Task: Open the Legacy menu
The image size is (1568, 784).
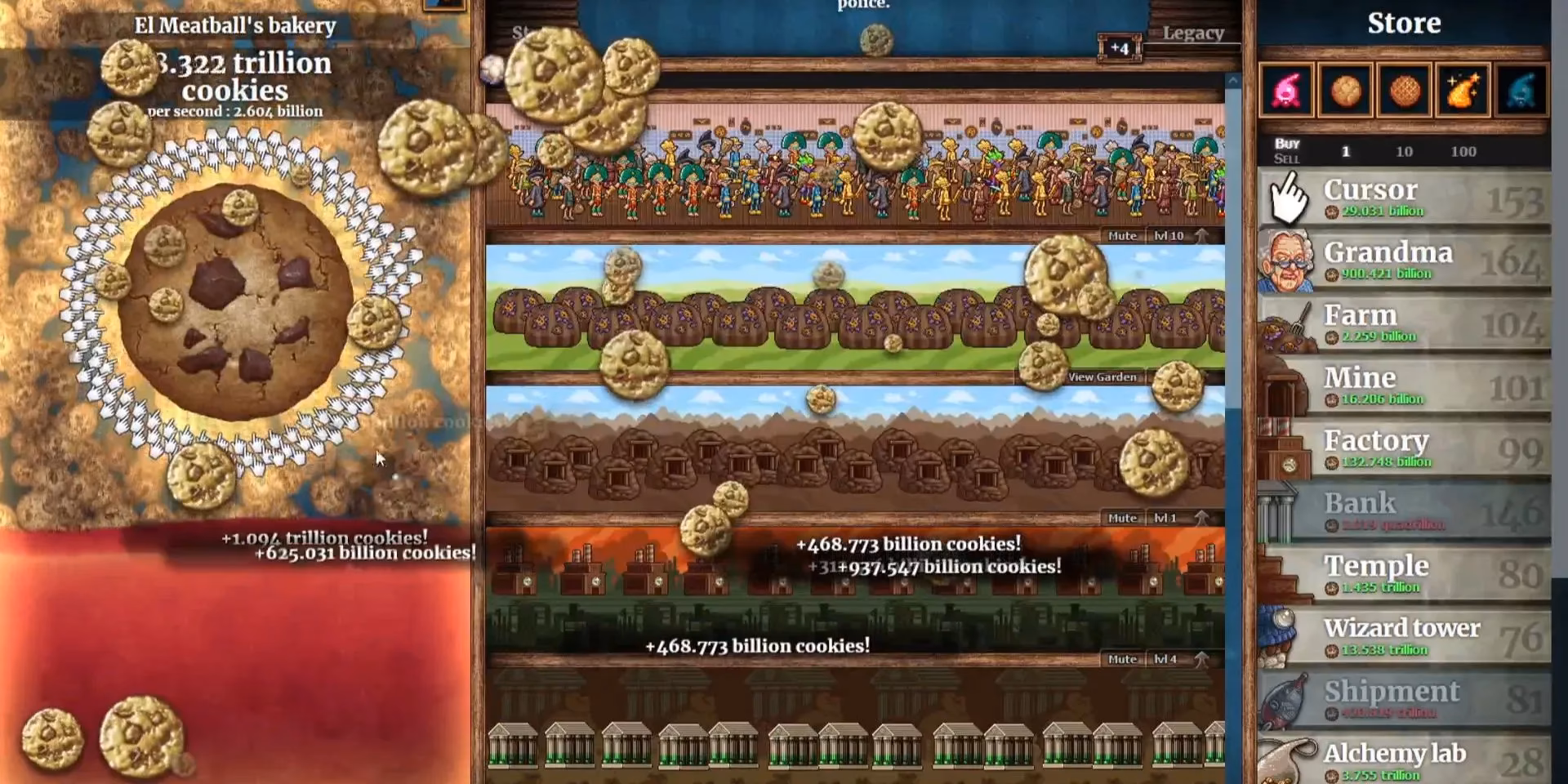Action: tap(1194, 33)
